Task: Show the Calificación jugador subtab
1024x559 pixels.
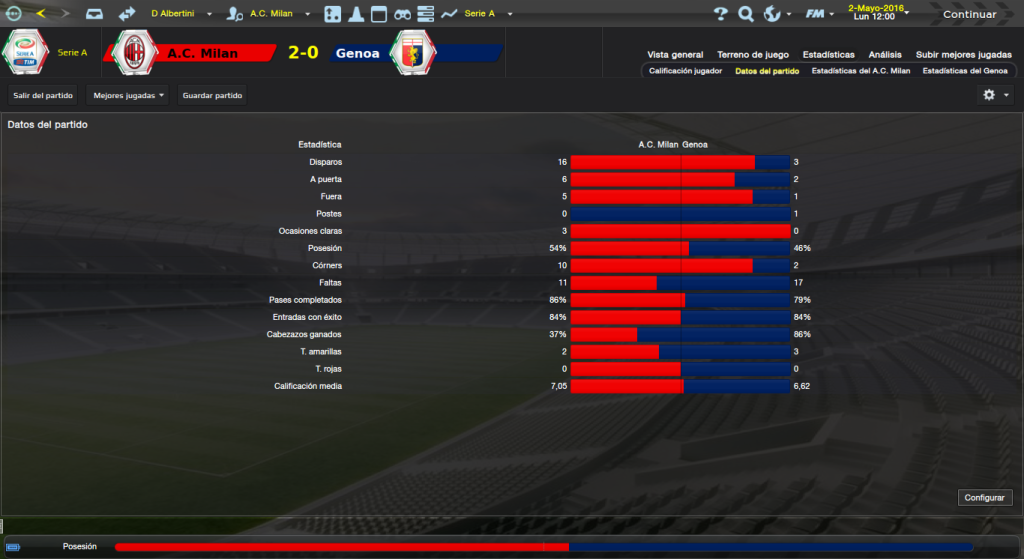Action: [x=685, y=72]
